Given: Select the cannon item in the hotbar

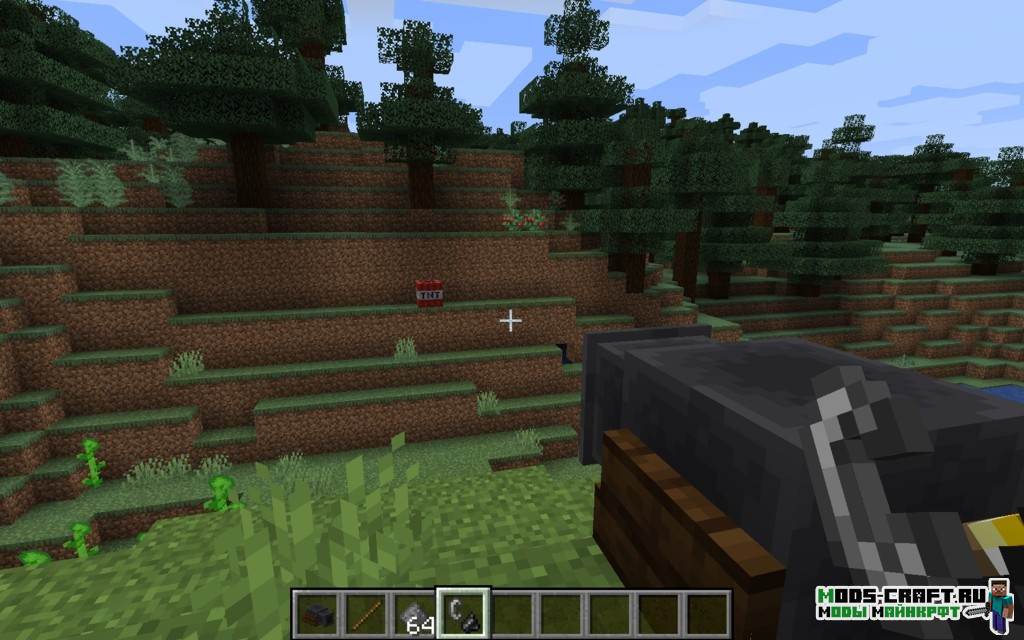Looking at the screenshot, I should (317, 612).
